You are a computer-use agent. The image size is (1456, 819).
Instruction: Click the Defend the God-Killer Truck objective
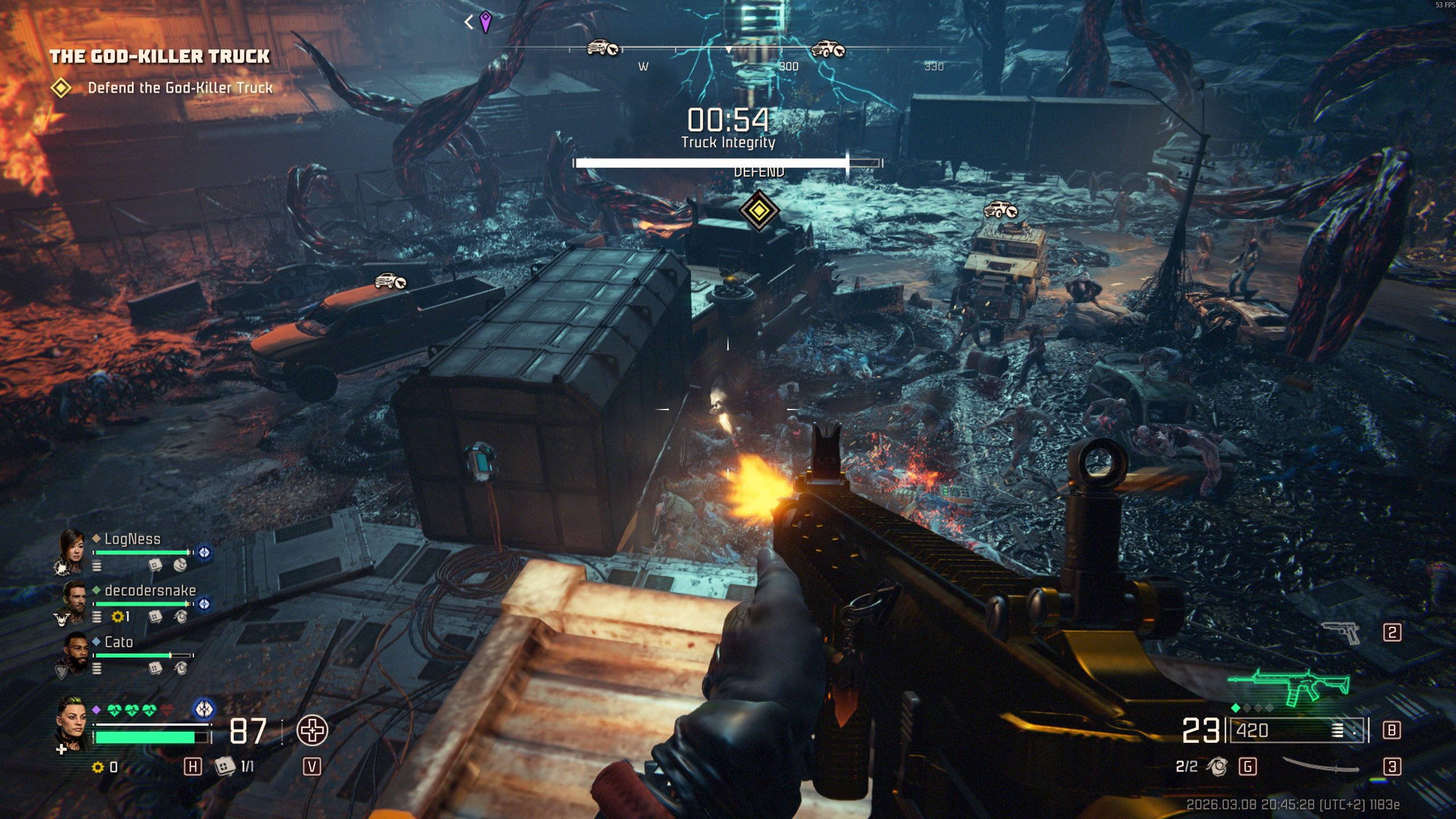click(180, 88)
